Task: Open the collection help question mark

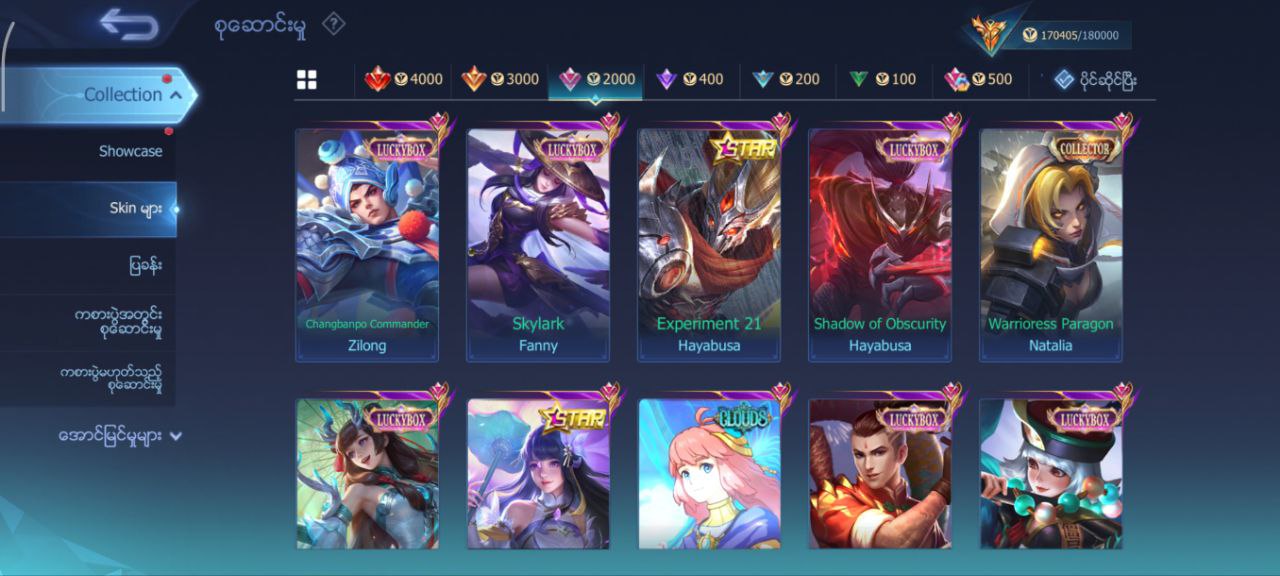Action: (x=333, y=24)
